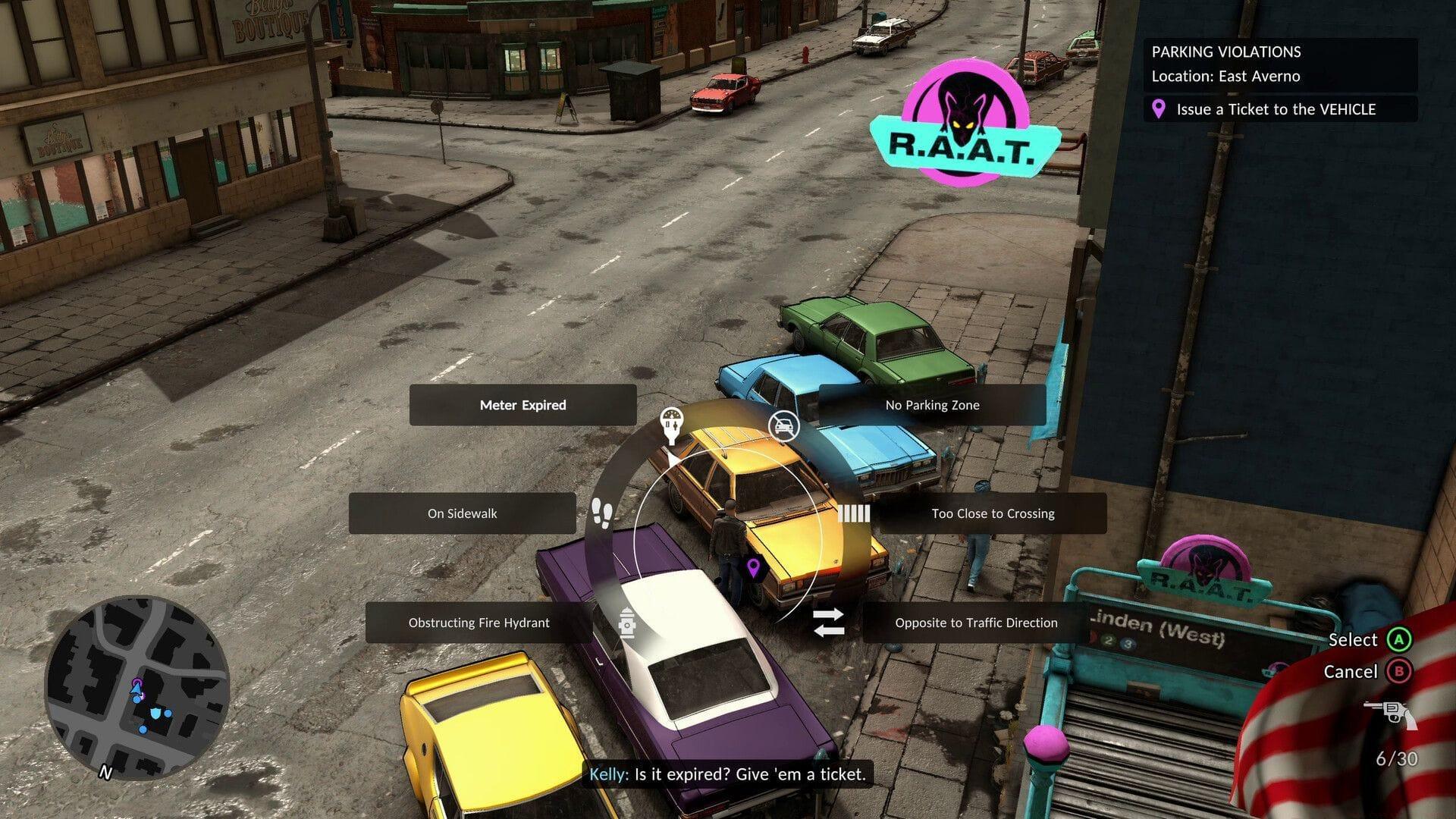Click the opposing arrows icon for wrong-way parking

click(829, 623)
